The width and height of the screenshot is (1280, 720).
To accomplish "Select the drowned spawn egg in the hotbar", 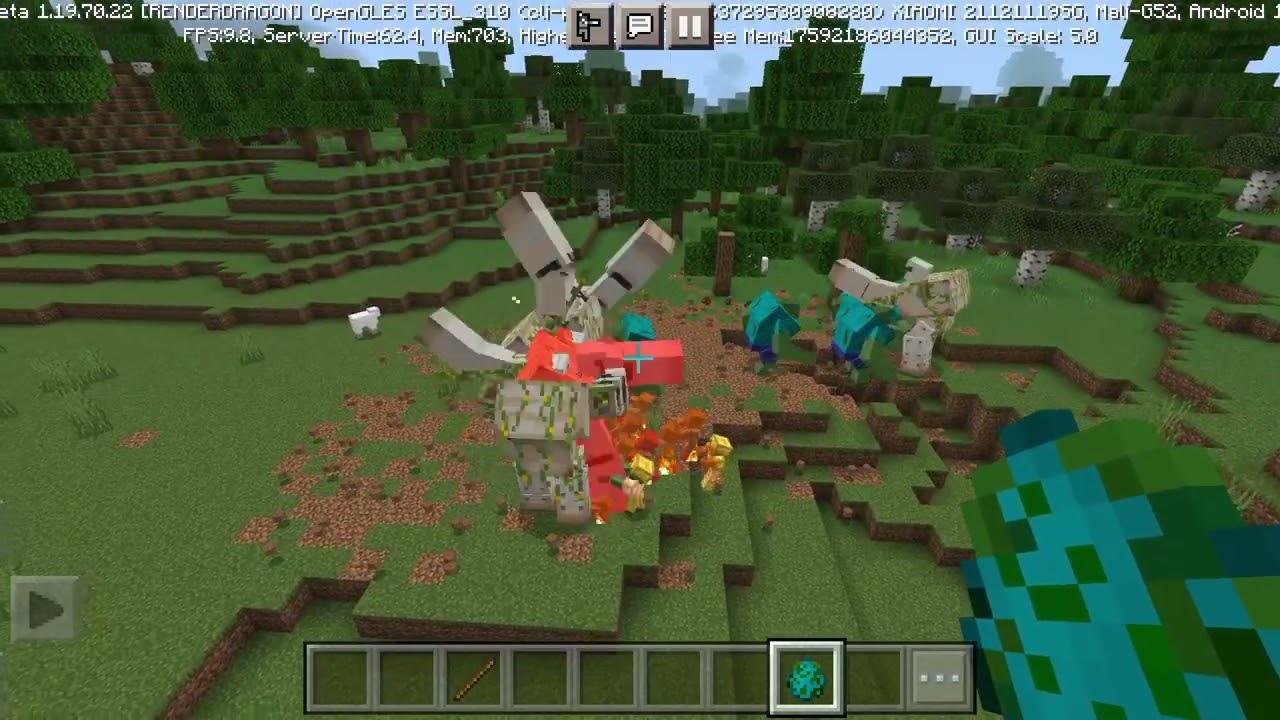I will click(806, 677).
